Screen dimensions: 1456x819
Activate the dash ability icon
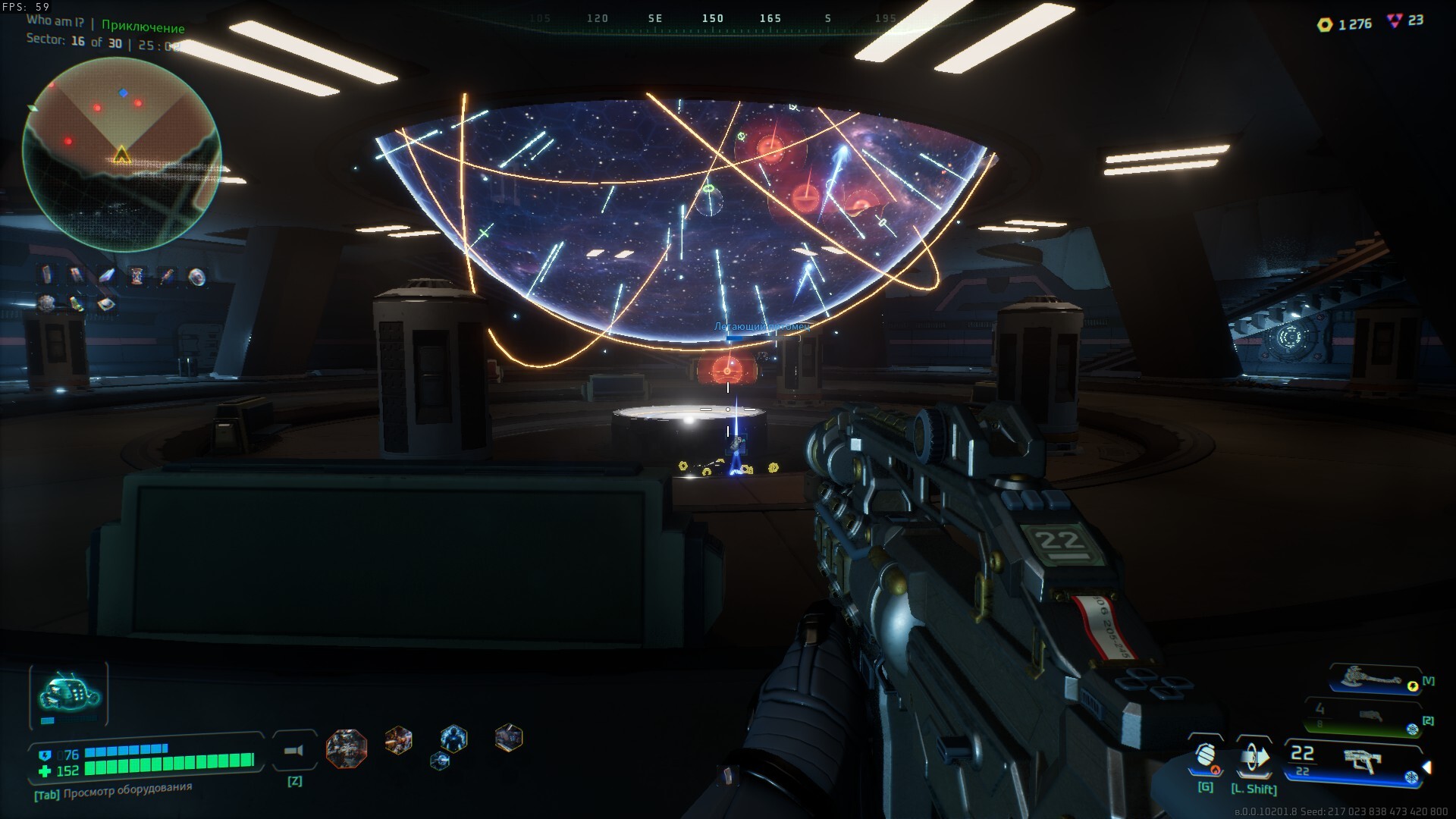[1254, 757]
